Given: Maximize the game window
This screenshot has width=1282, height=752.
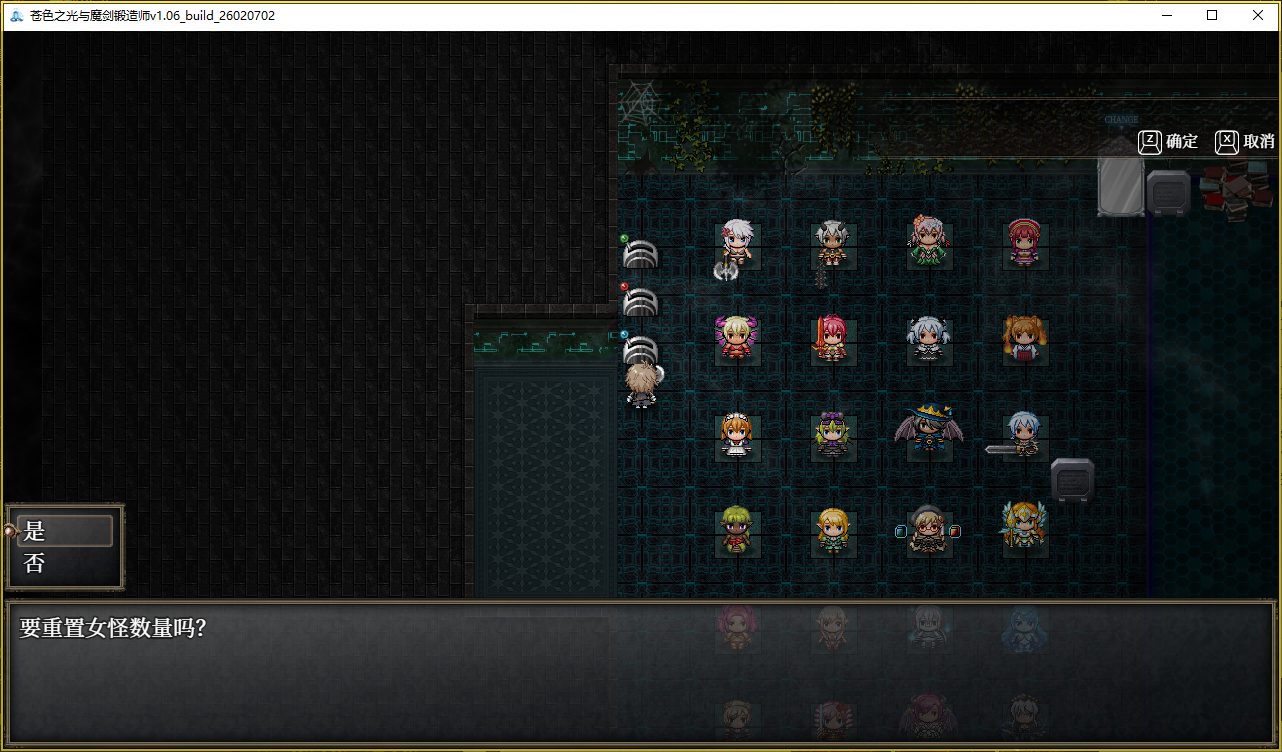Looking at the screenshot, I should click(x=1212, y=16).
